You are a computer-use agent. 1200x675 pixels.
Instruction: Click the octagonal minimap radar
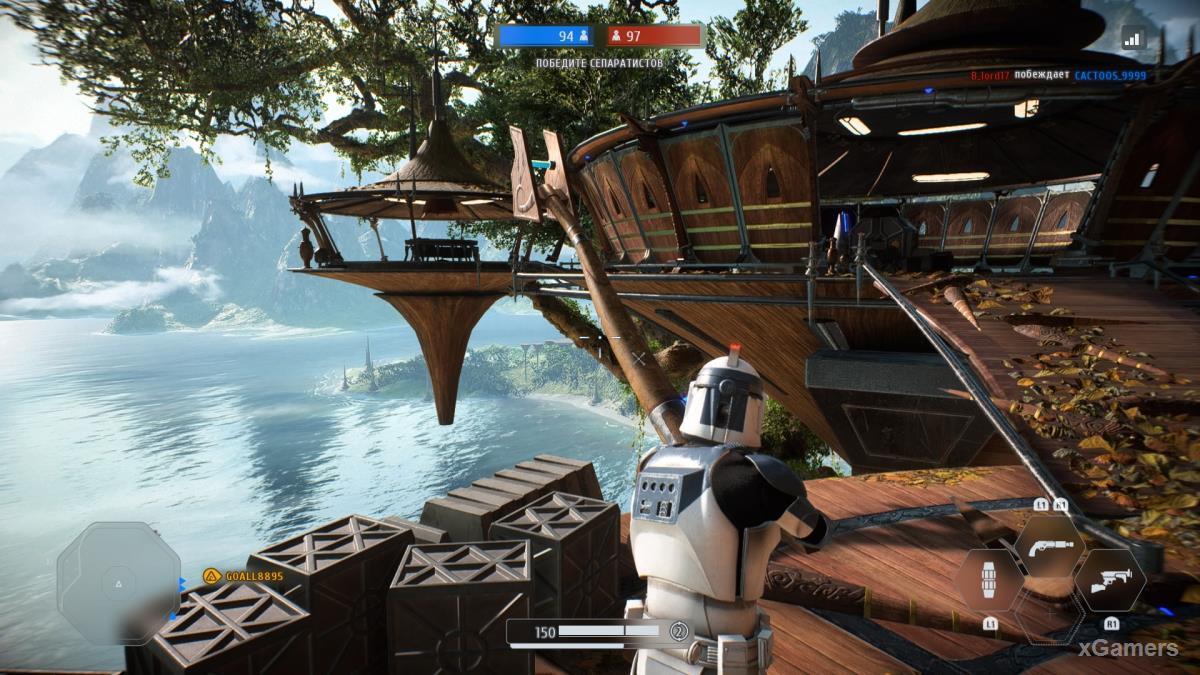pyautogui.click(x=118, y=583)
